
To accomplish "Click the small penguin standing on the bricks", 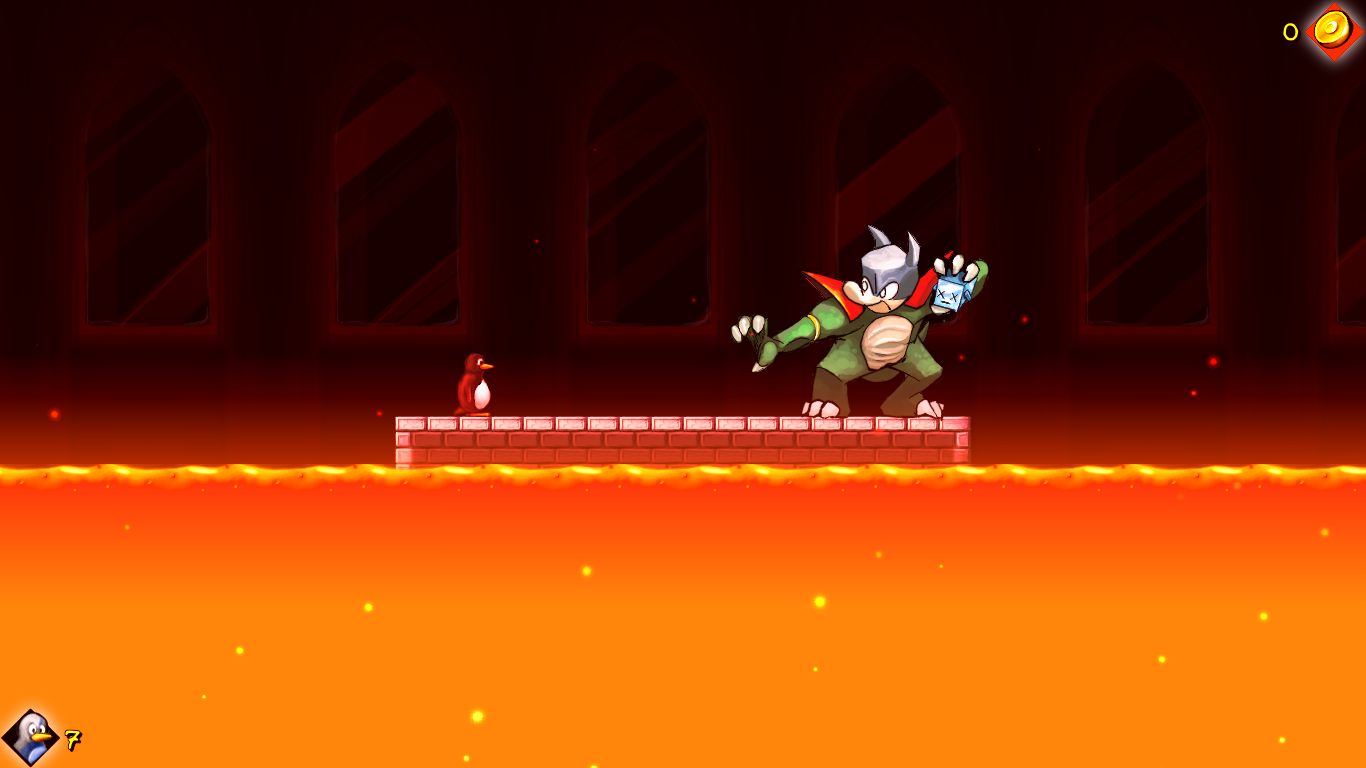I will tap(472, 385).
